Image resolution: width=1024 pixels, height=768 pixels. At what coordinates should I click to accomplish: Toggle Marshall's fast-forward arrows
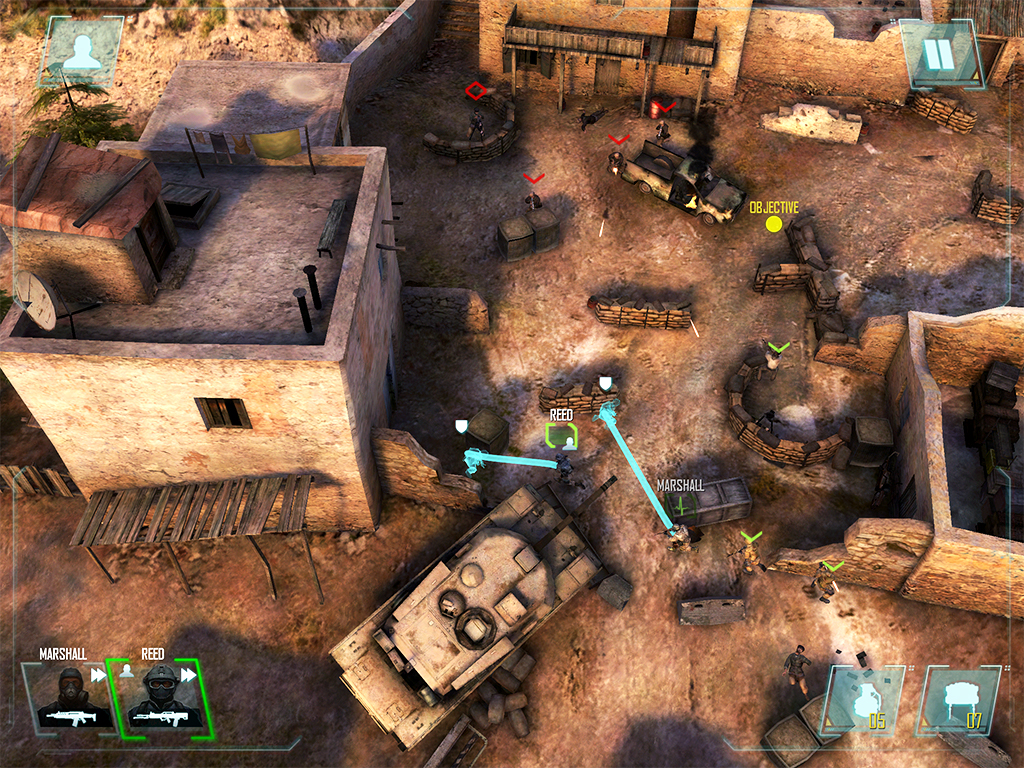(x=98, y=675)
